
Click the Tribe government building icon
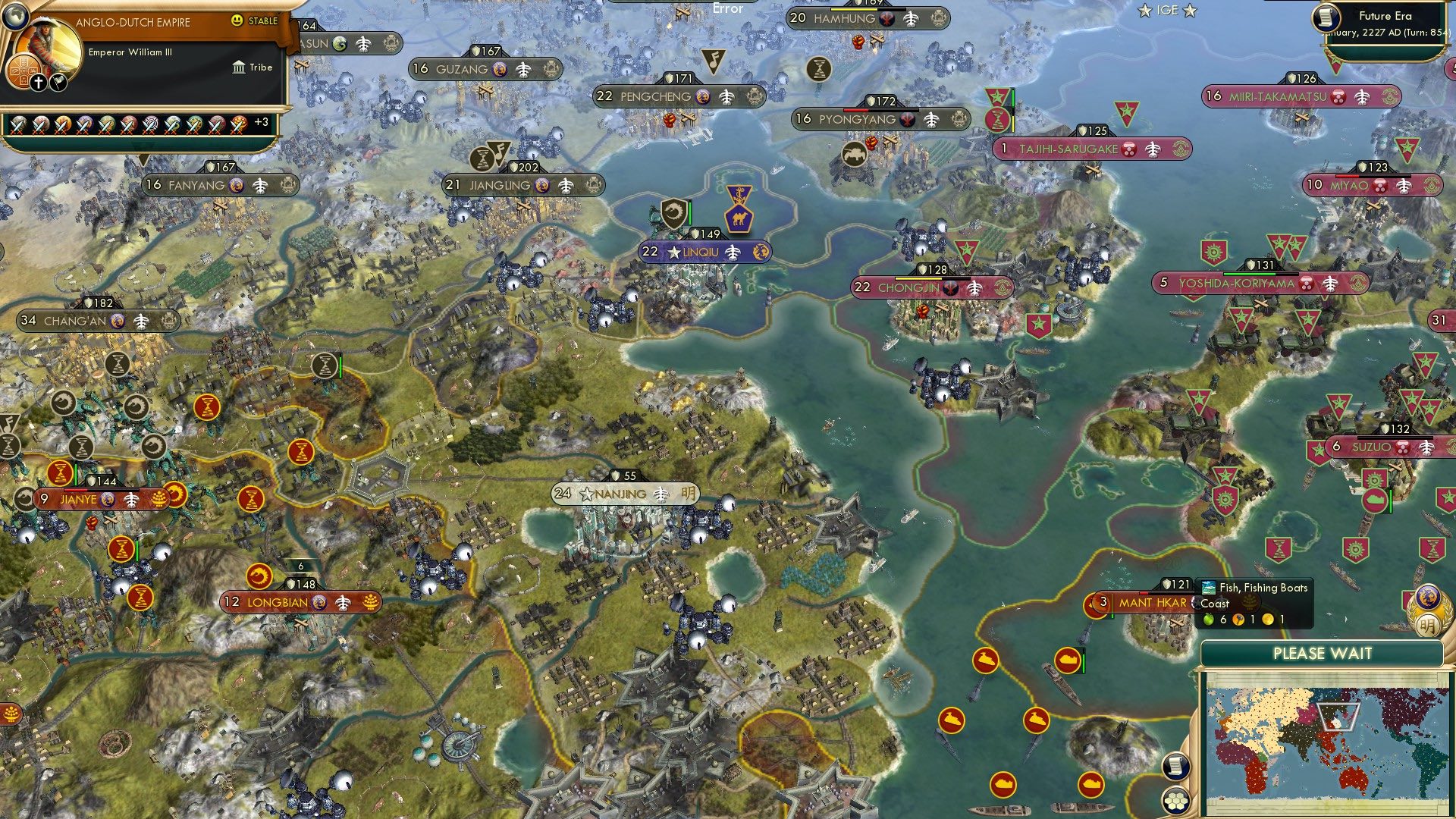click(x=238, y=67)
